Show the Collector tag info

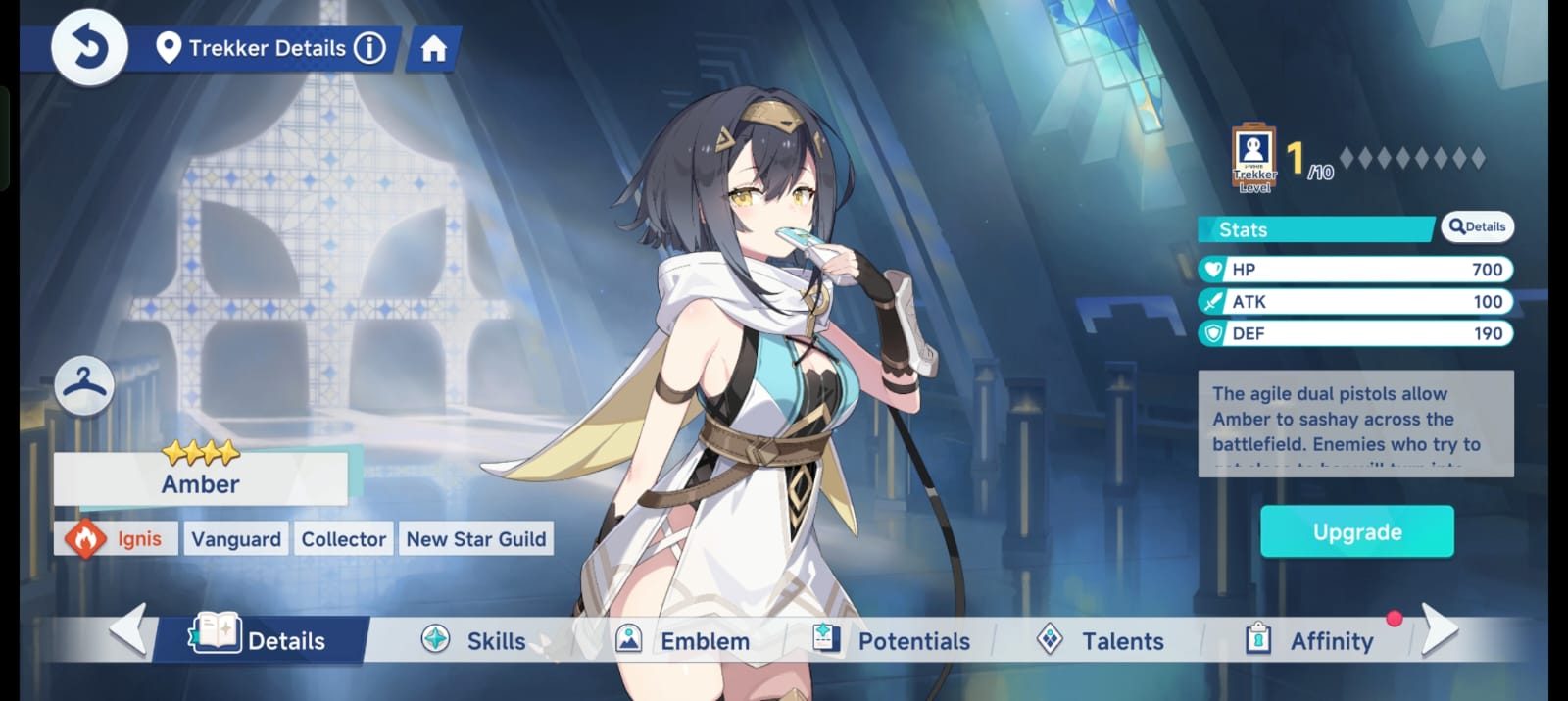pos(343,539)
